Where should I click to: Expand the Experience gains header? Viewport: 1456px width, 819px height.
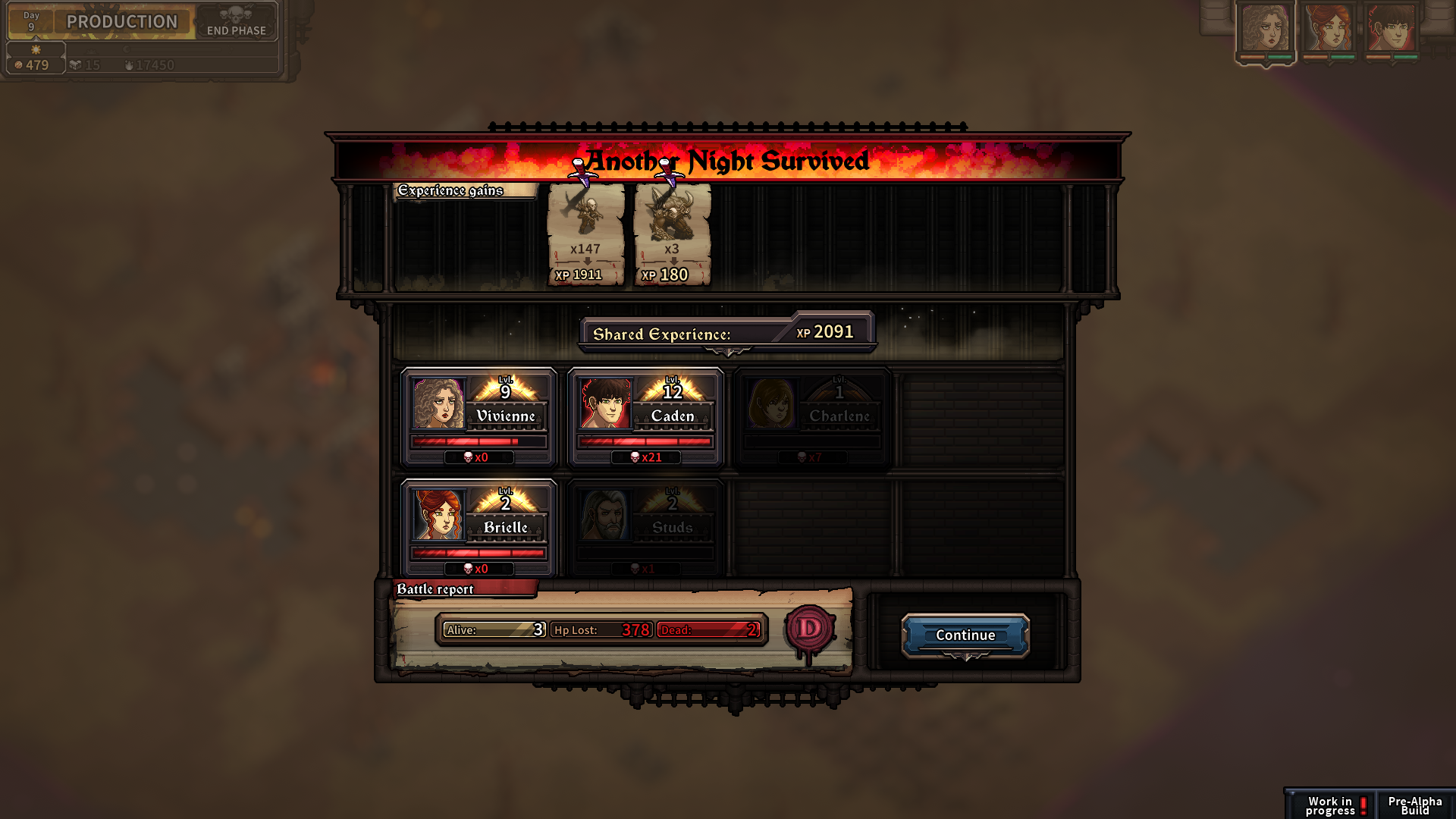(x=451, y=191)
